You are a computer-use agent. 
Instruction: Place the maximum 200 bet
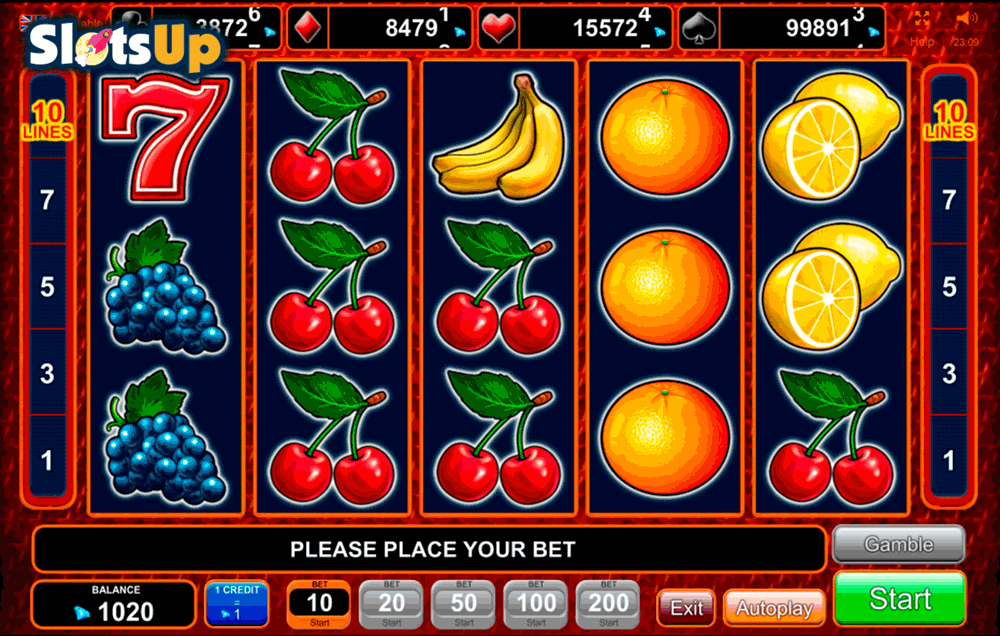[609, 603]
